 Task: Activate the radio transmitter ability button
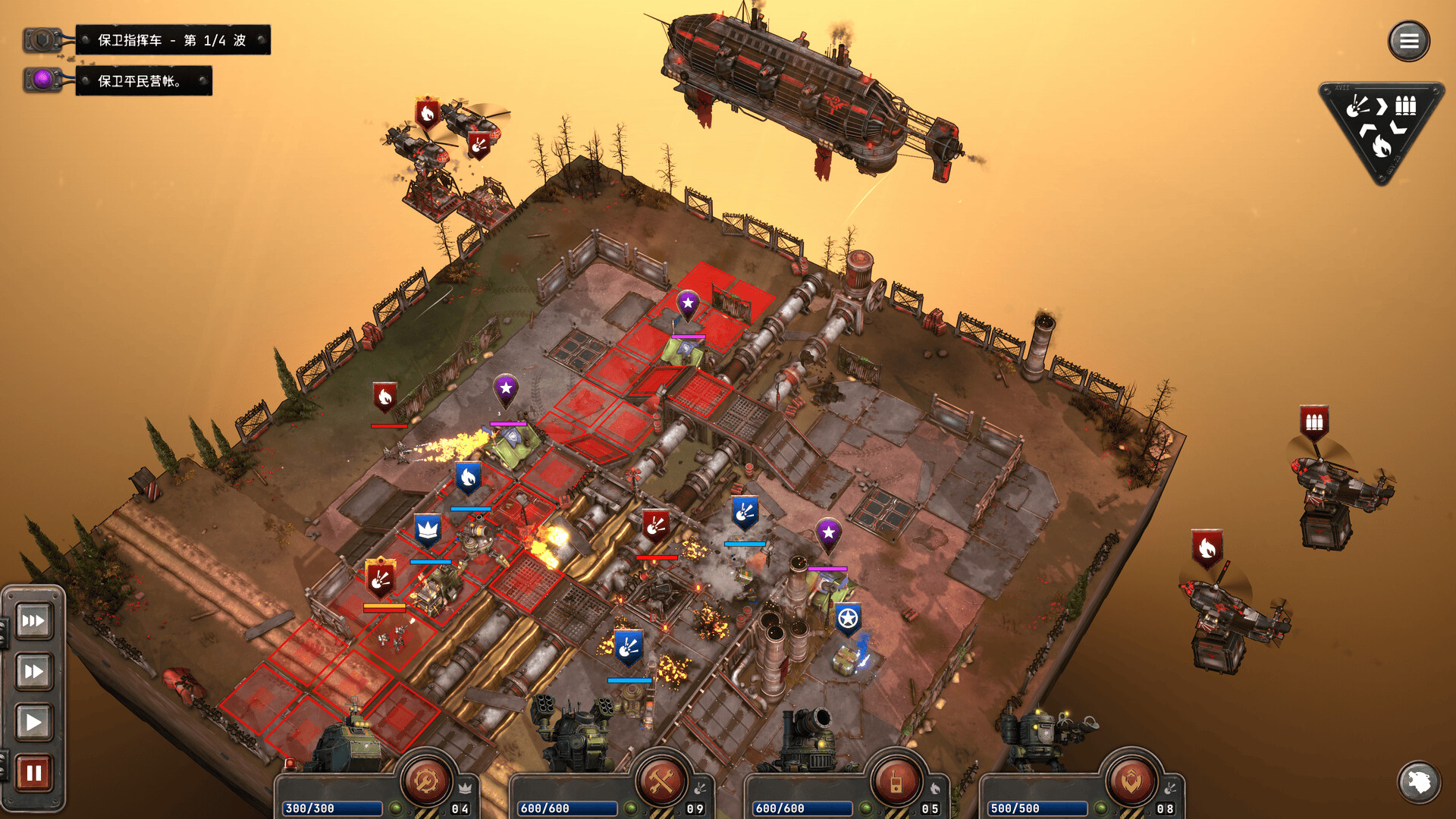point(896,780)
